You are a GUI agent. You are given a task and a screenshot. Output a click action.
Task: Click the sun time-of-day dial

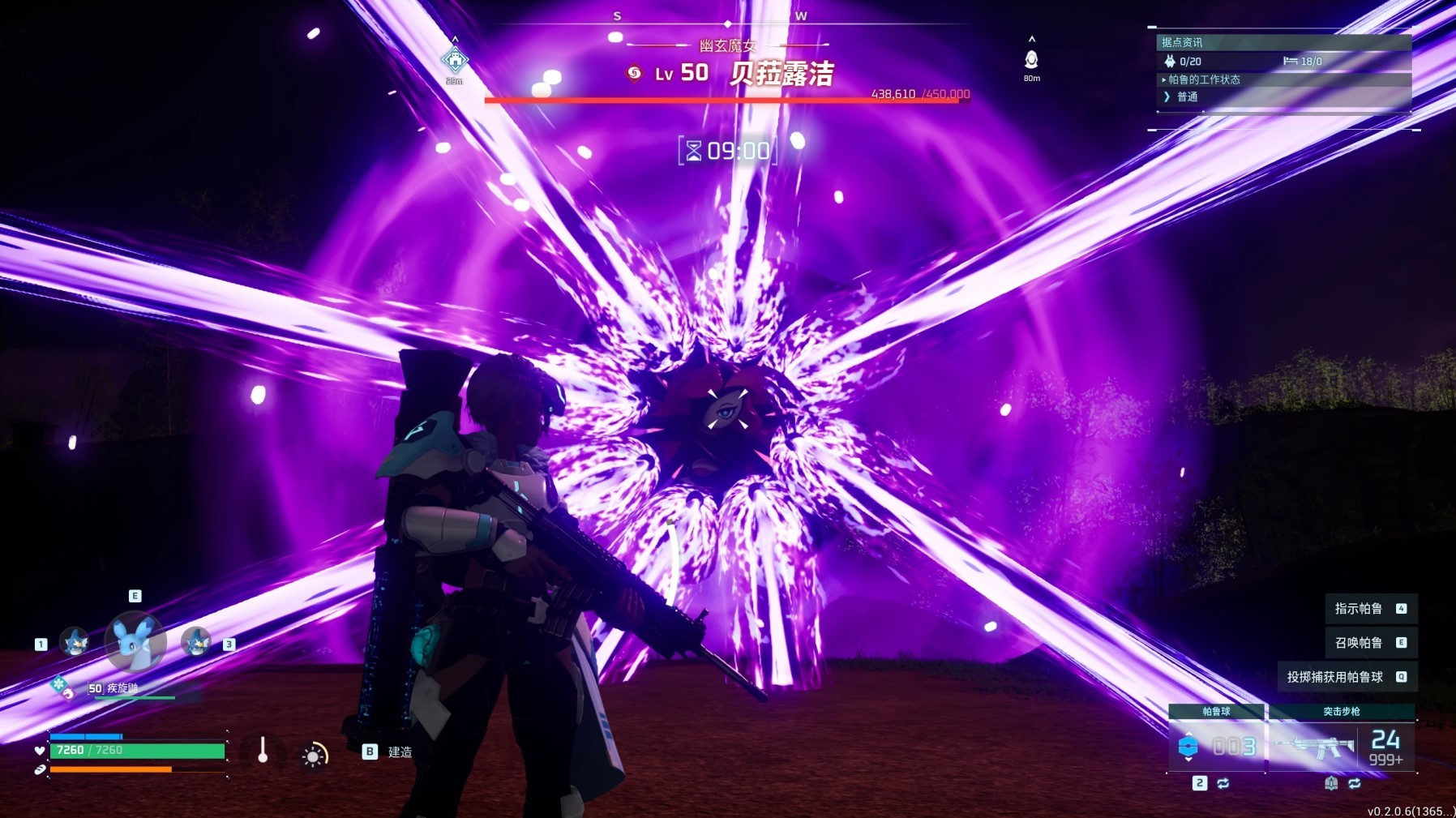314,756
